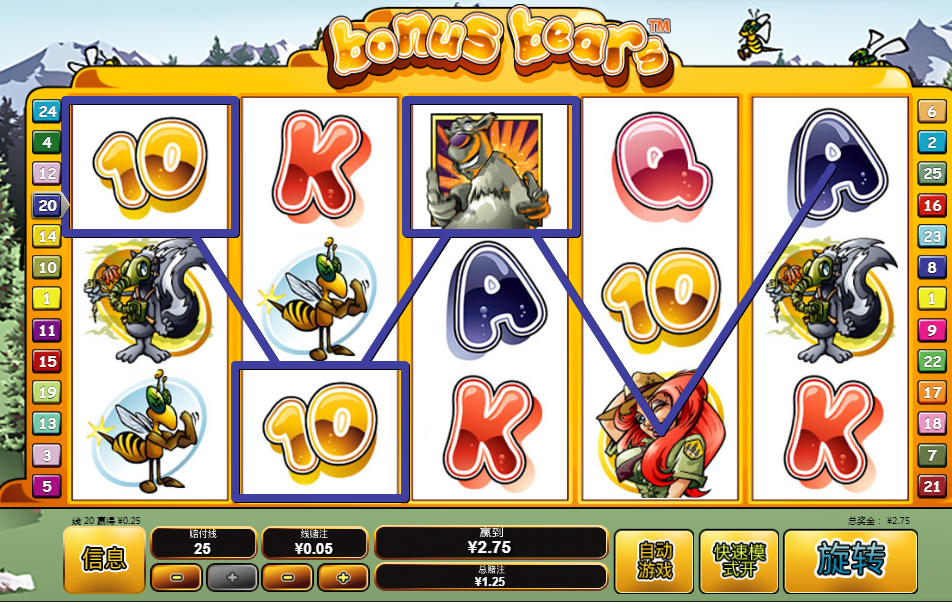Toggle the 快速模式 turbo mode button
The width and height of the screenshot is (952, 602).
(738, 560)
